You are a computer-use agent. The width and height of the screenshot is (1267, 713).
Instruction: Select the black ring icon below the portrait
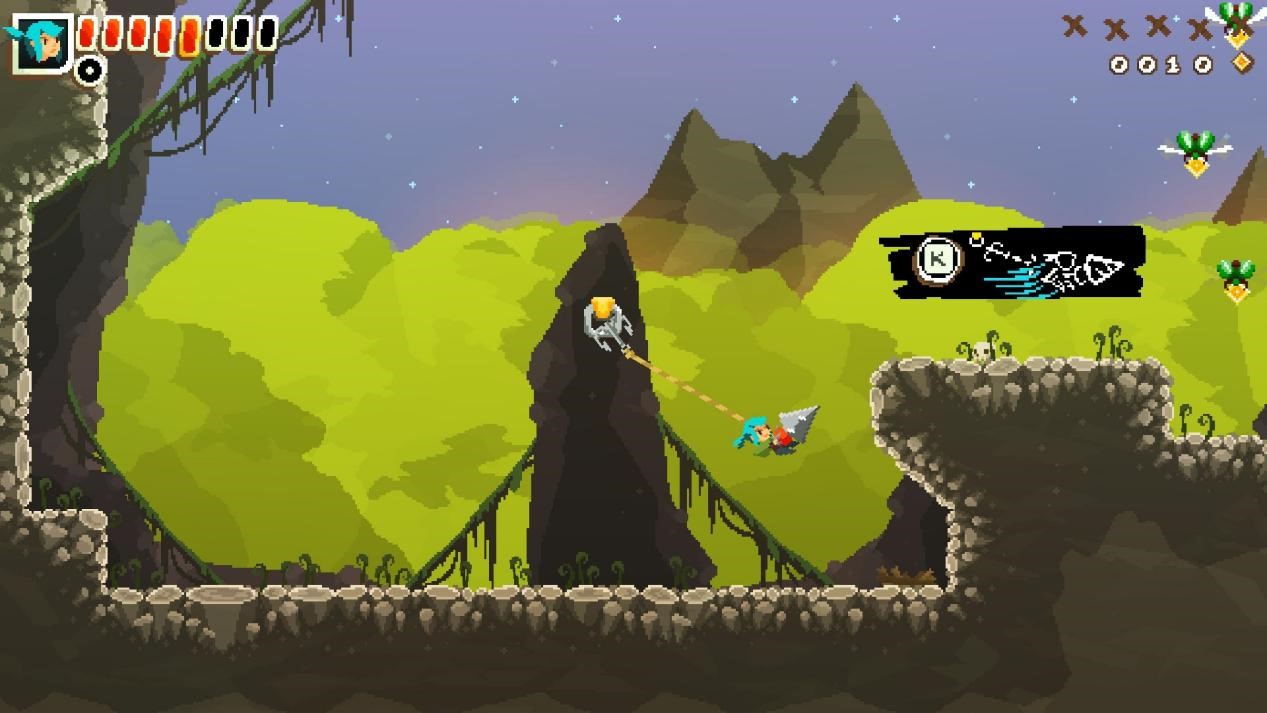pos(90,69)
